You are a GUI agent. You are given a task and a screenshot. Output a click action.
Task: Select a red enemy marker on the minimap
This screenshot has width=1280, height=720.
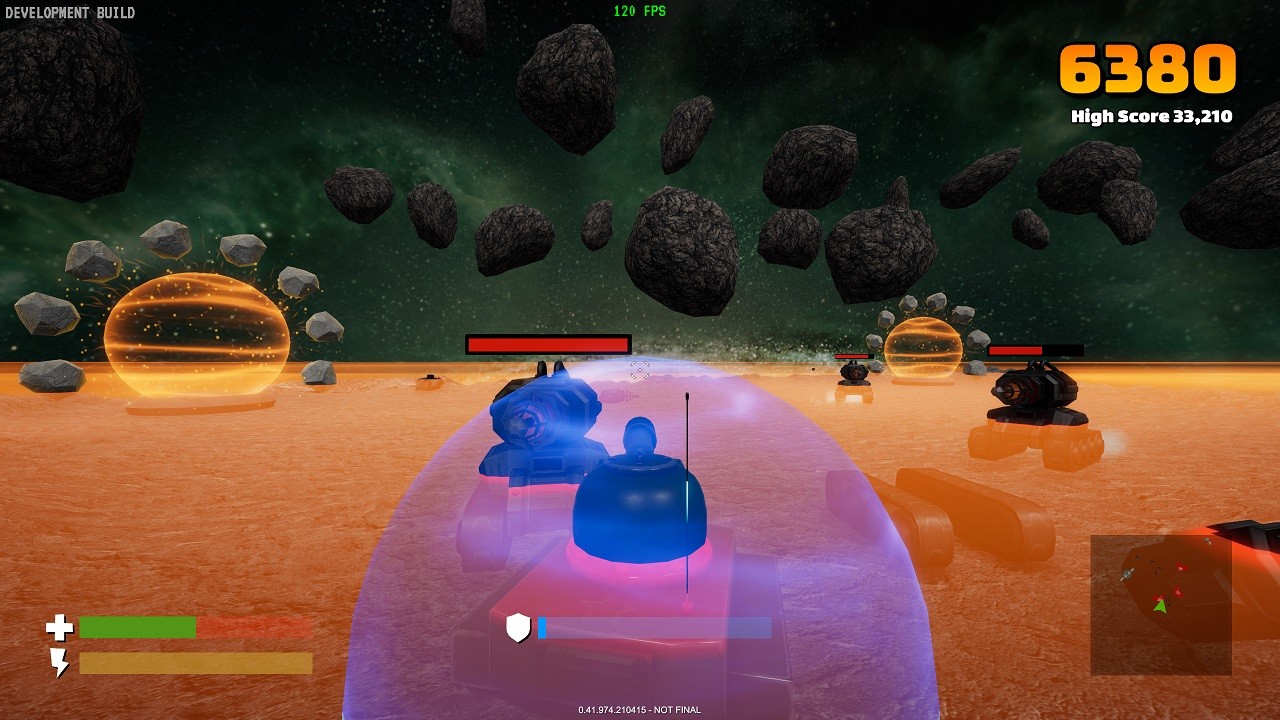(x=1180, y=567)
